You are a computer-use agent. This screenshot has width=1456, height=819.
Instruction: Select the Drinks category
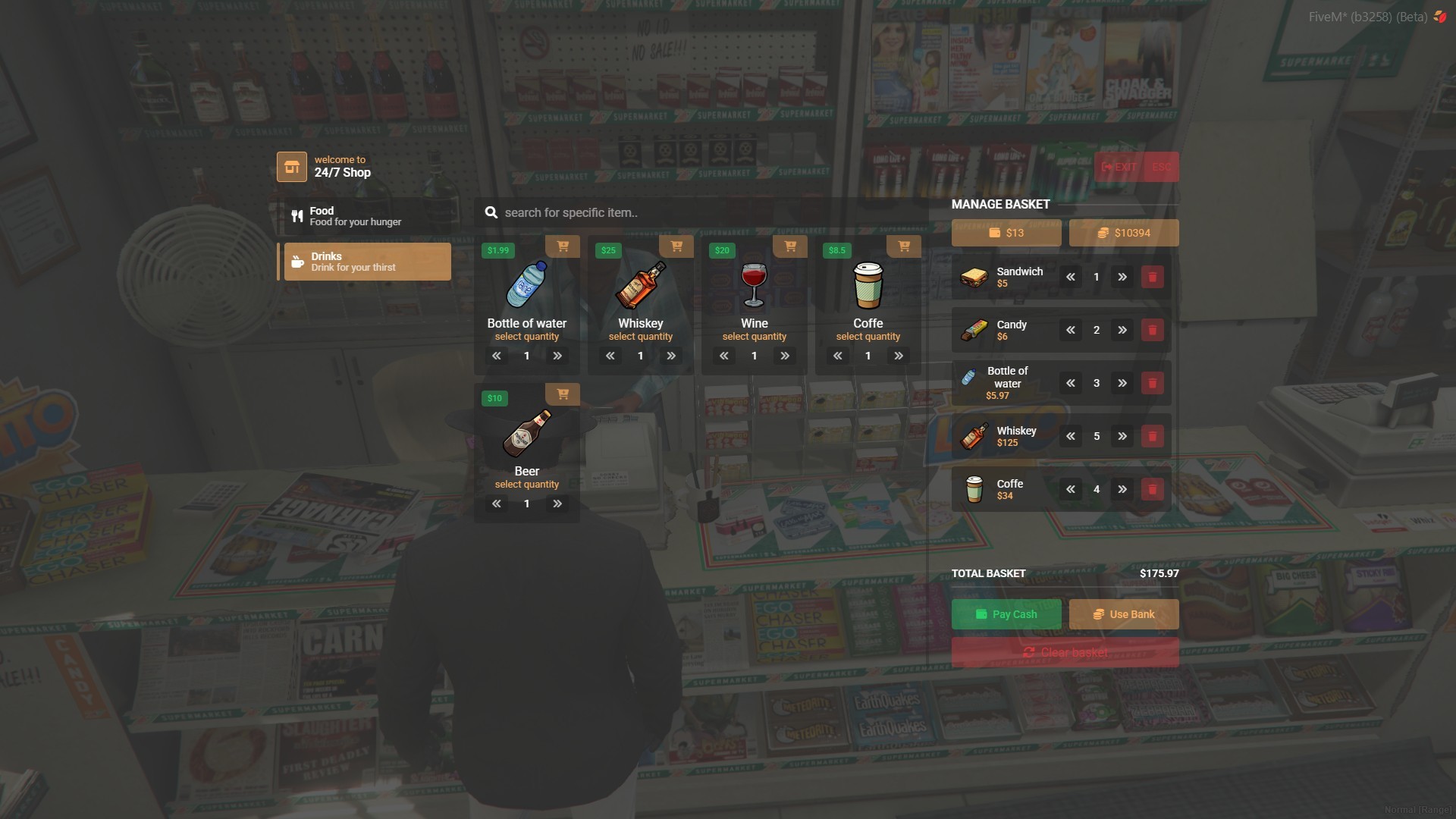pyautogui.click(x=366, y=261)
